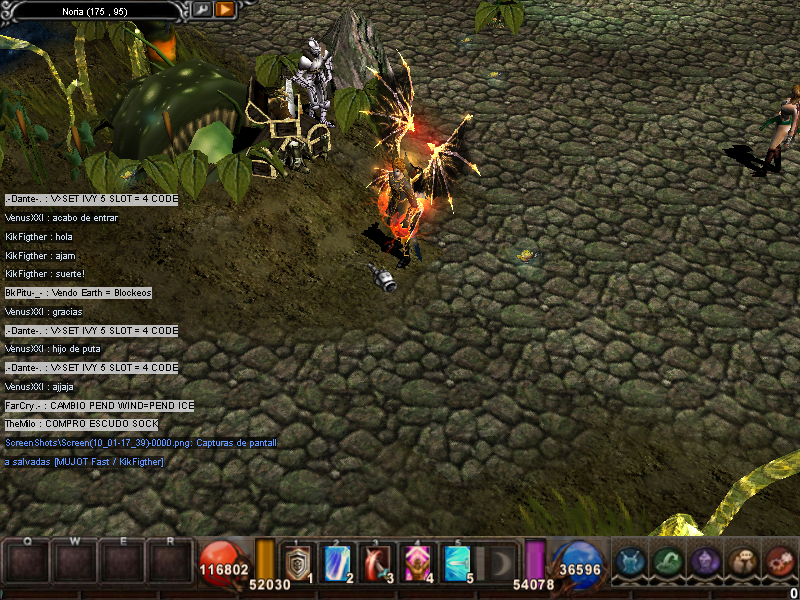Open the blue horned-mask menu icon
The height and width of the screenshot is (600, 800).
[x=629, y=562]
